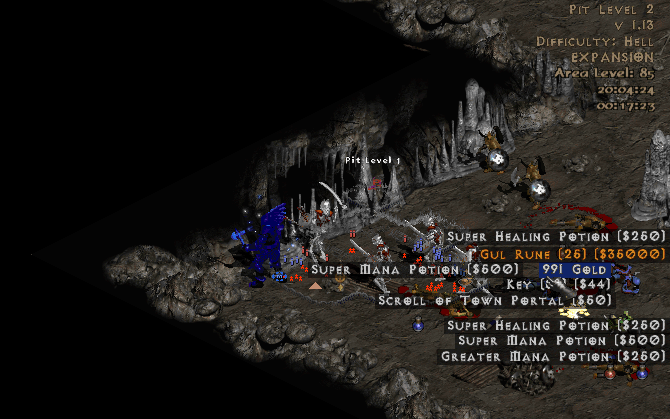Image resolution: width=670 pixels, height=419 pixels.
Task: Select the Scroll of Town Portal label
Action: coord(495,299)
